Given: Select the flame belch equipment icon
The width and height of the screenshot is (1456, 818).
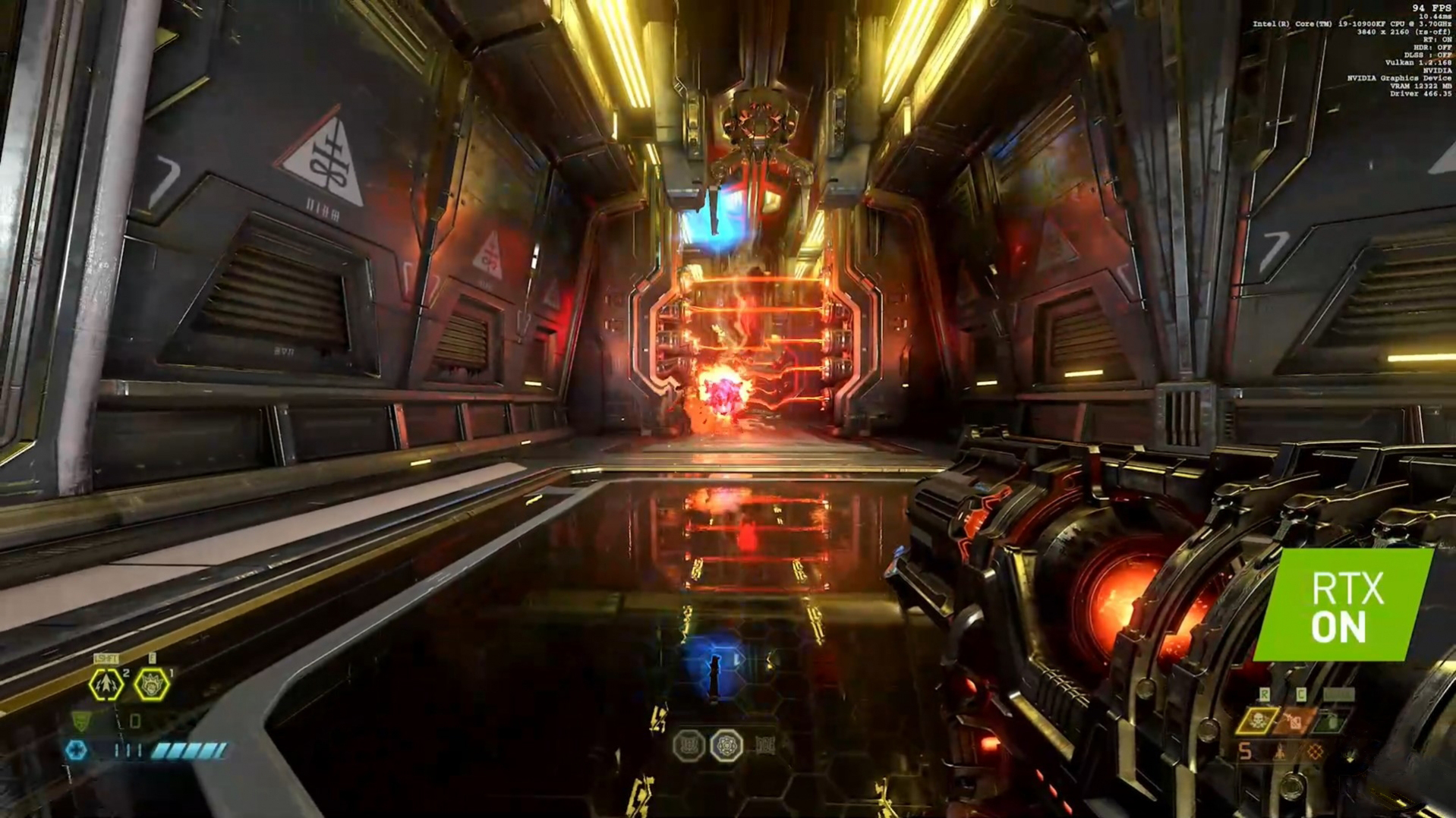Looking at the screenshot, I should (152, 684).
